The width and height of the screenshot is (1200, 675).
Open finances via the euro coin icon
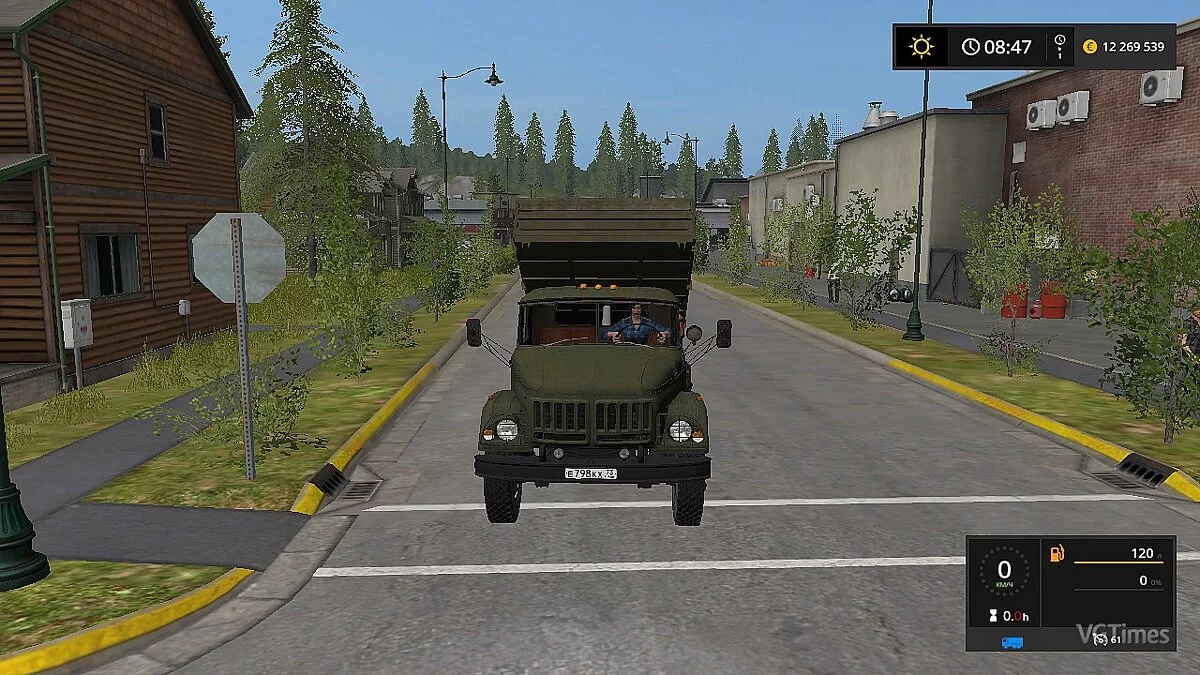pos(1090,46)
